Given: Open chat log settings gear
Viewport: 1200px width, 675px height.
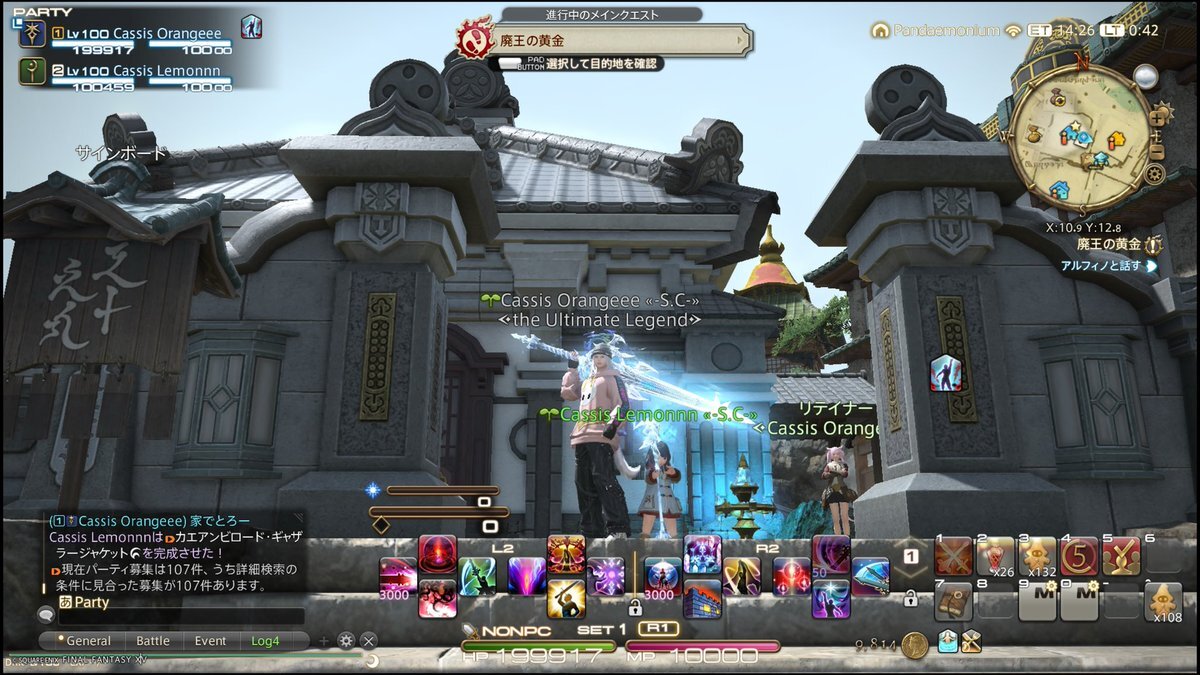Looking at the screenshot, I should (347, 641).
